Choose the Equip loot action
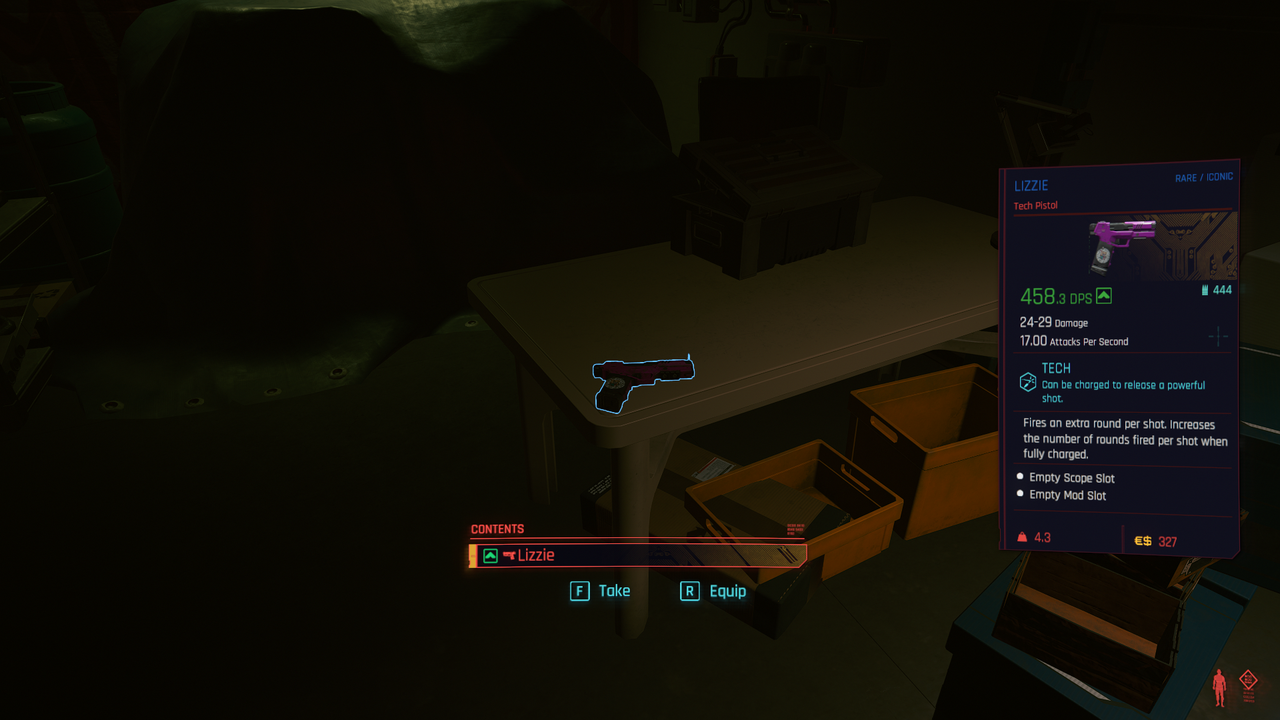This screenshot has height=720, width=1280. pos(714,591)
